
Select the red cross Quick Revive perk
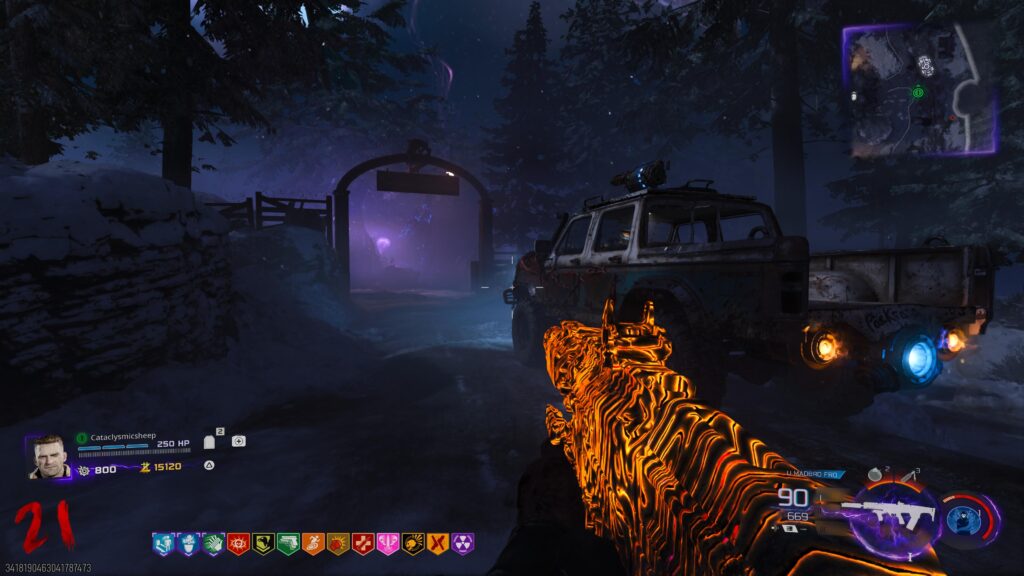coord(363,543)
